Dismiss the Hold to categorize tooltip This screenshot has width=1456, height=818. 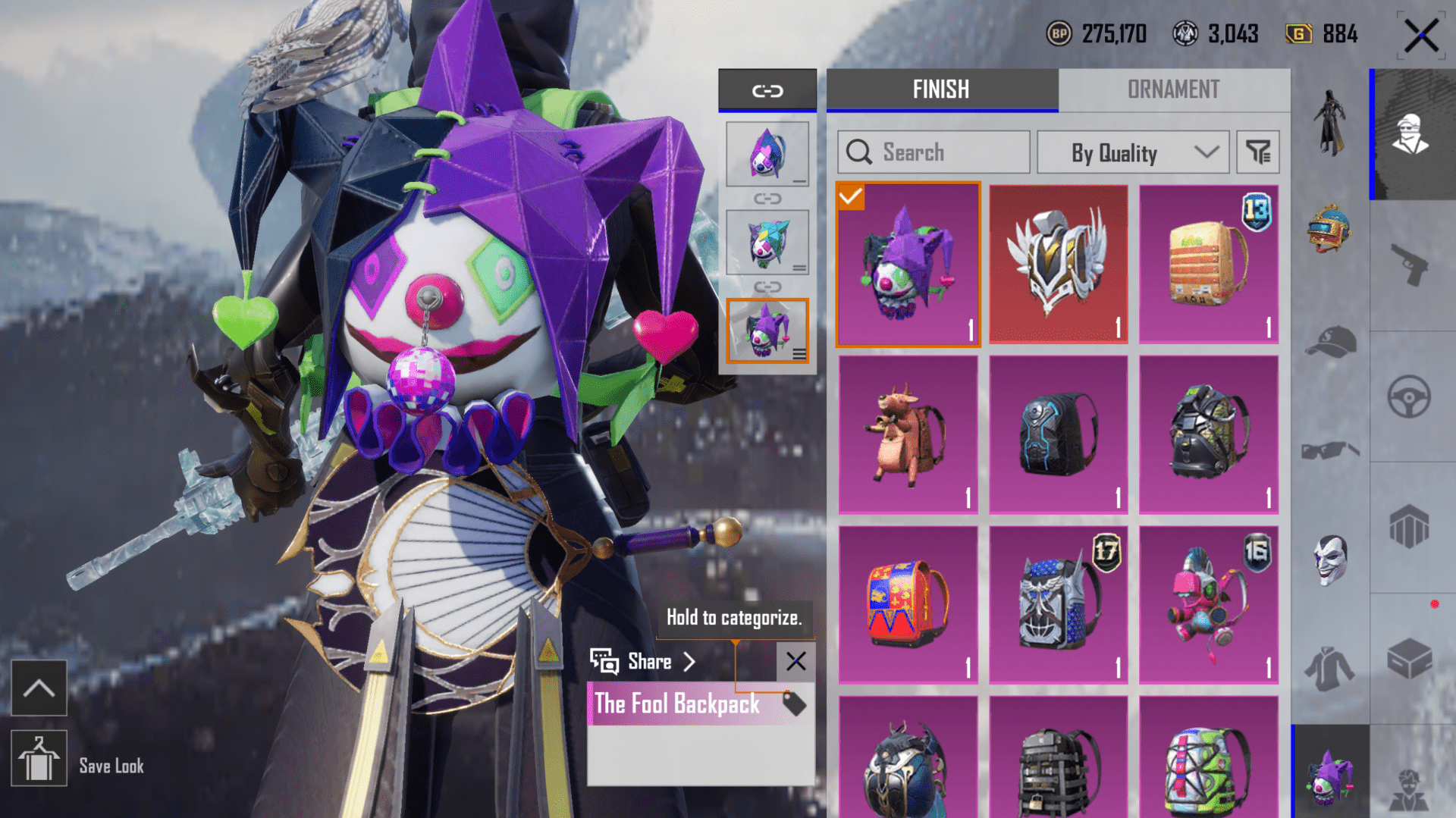coord(795,662)
